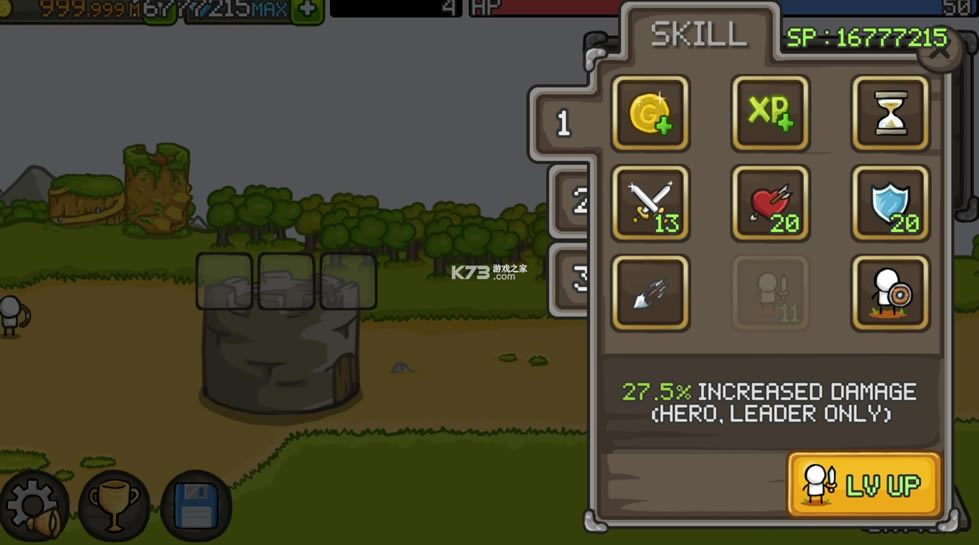
Task: Select the pierced heart skill
Action: tap(770, 203)
